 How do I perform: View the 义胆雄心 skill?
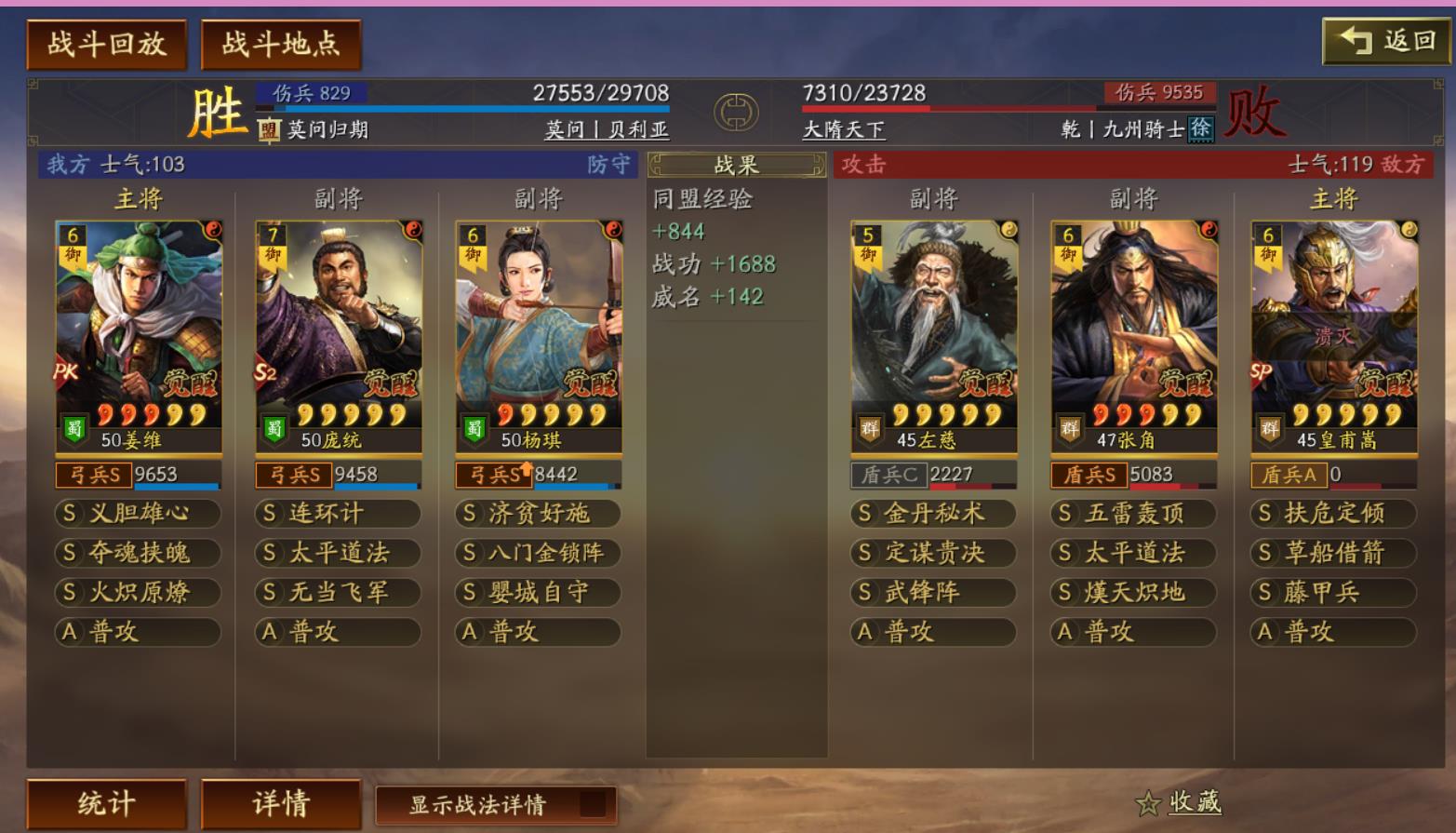coord(139,513)
